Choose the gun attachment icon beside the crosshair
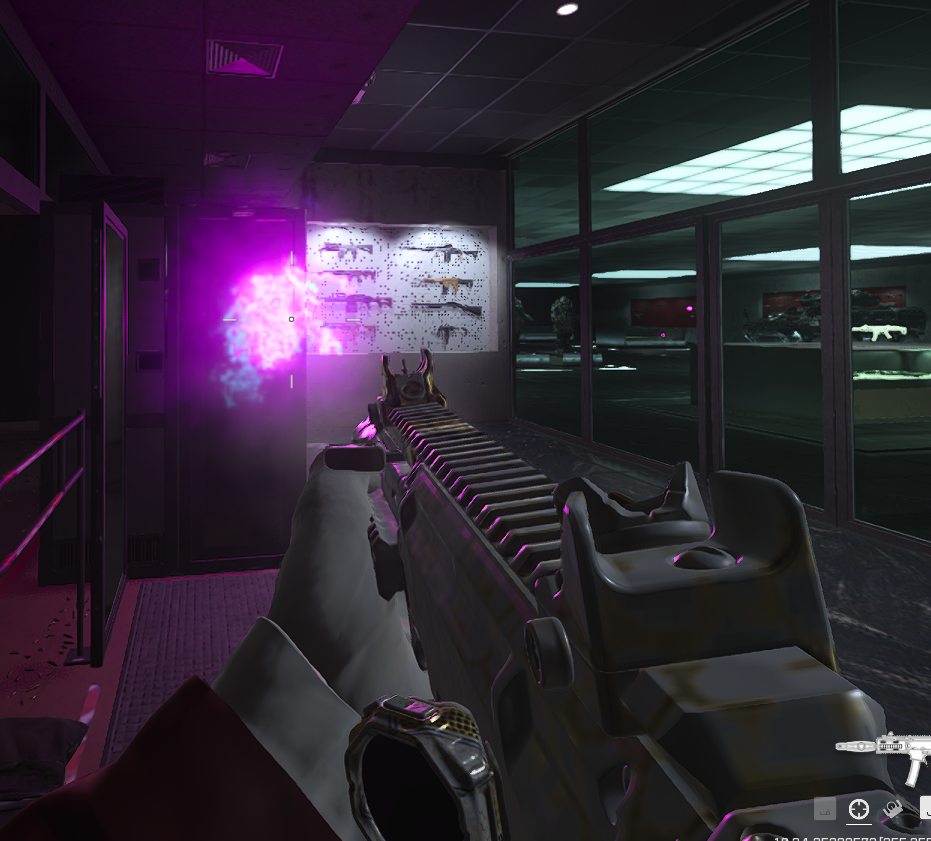Image resolution: width=931 pixels, height=841 pixels. pyautogui.click(x=892, y=809)
